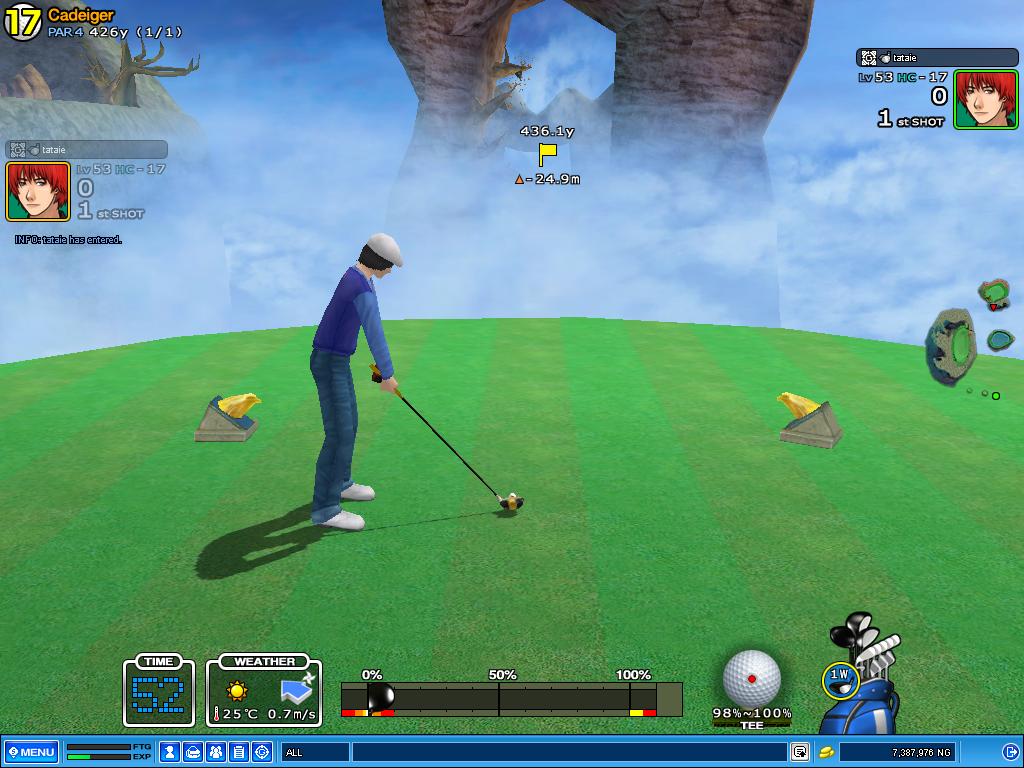
Task: Click the chat text input field
Action: pyautogui.click(x=570, y=752)
